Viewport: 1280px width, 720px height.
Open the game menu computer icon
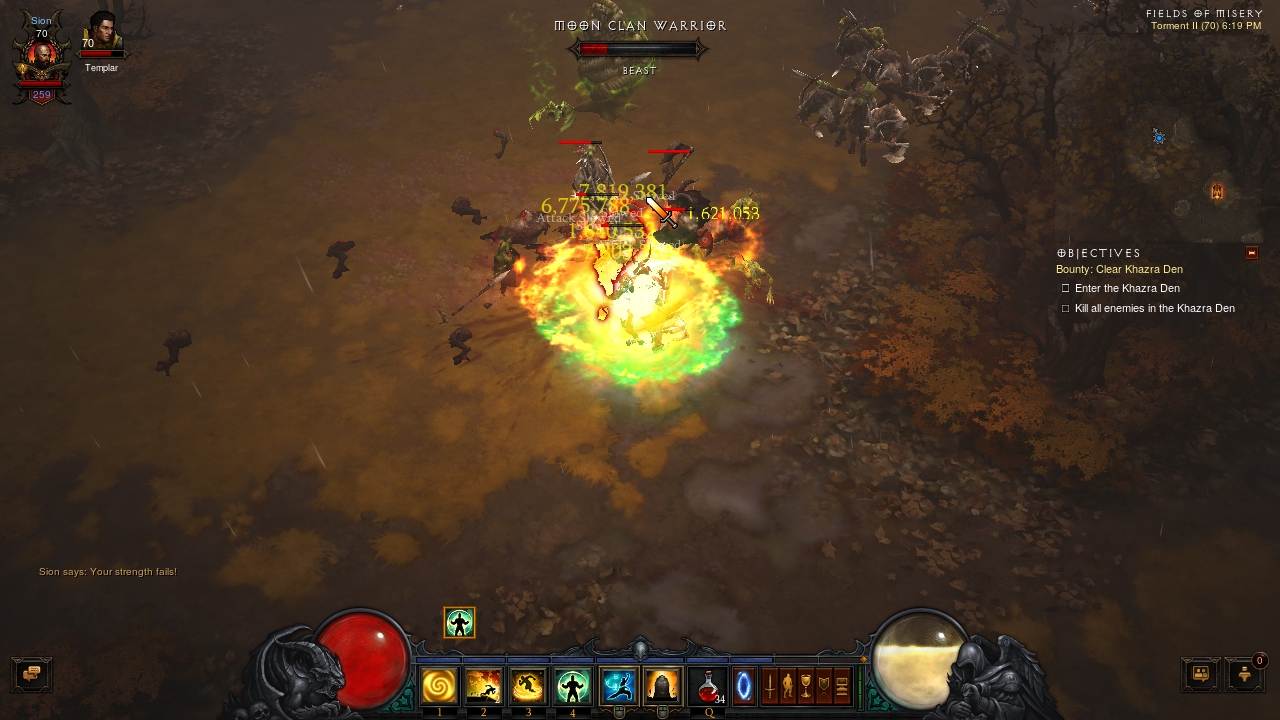coord(842,687)
